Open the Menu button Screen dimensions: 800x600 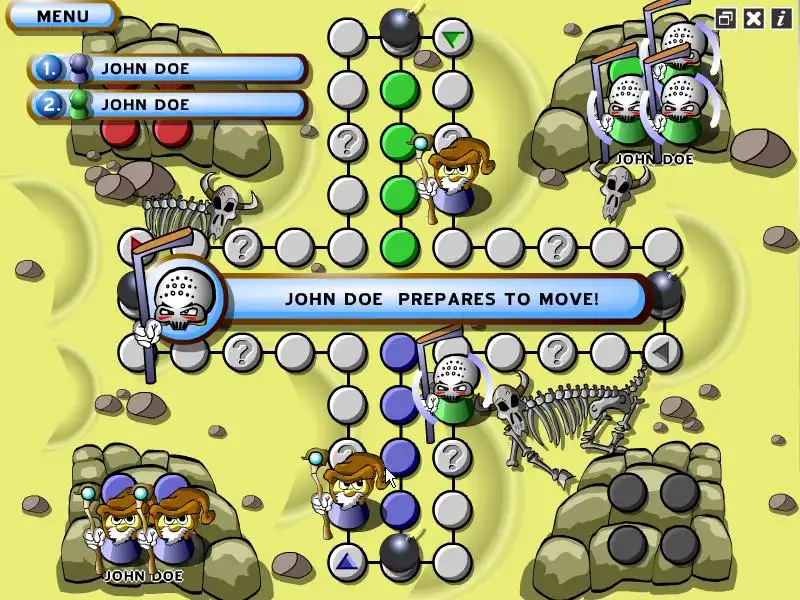[x=62, y=16]
